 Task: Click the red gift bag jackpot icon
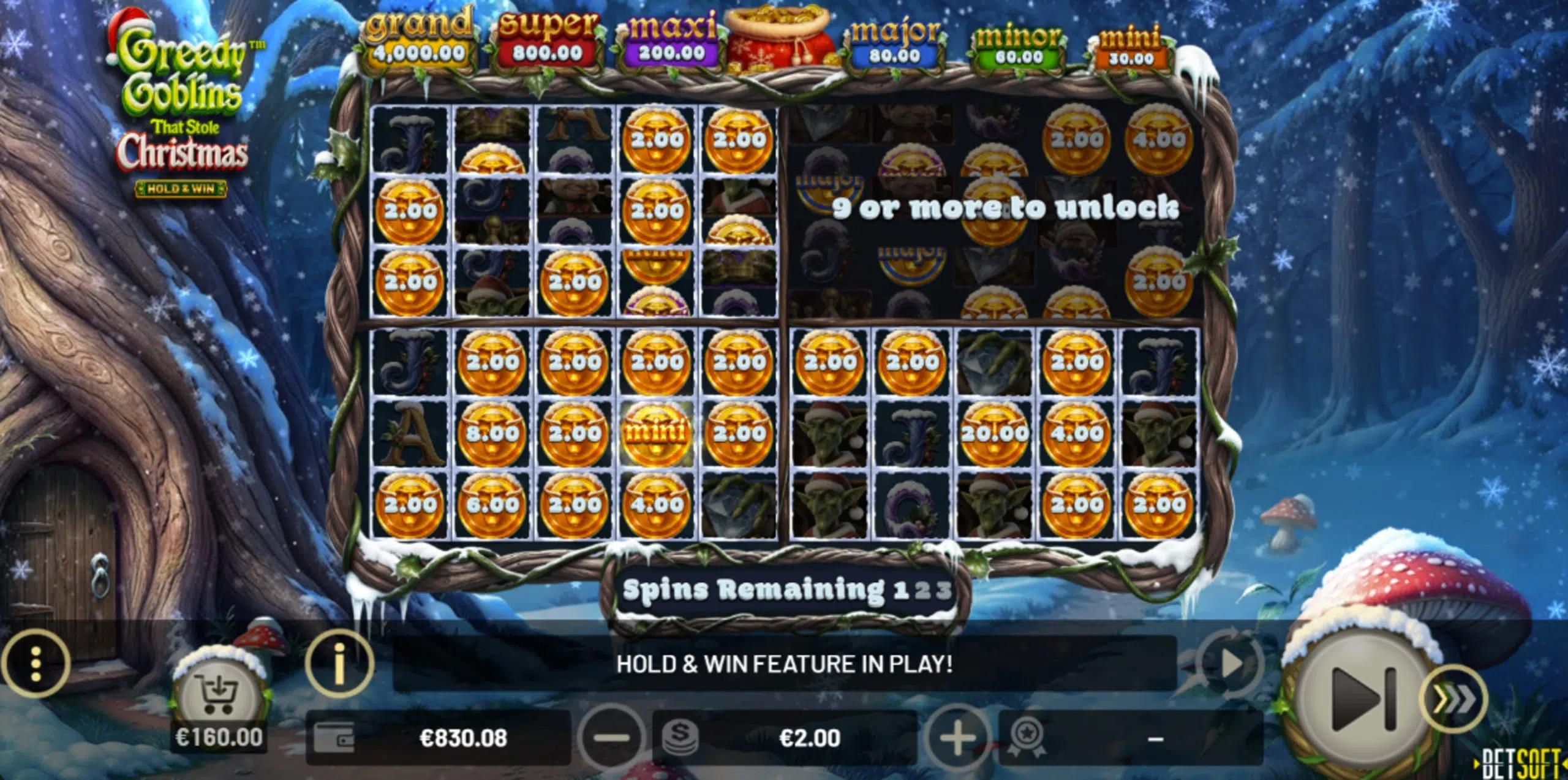778,41
